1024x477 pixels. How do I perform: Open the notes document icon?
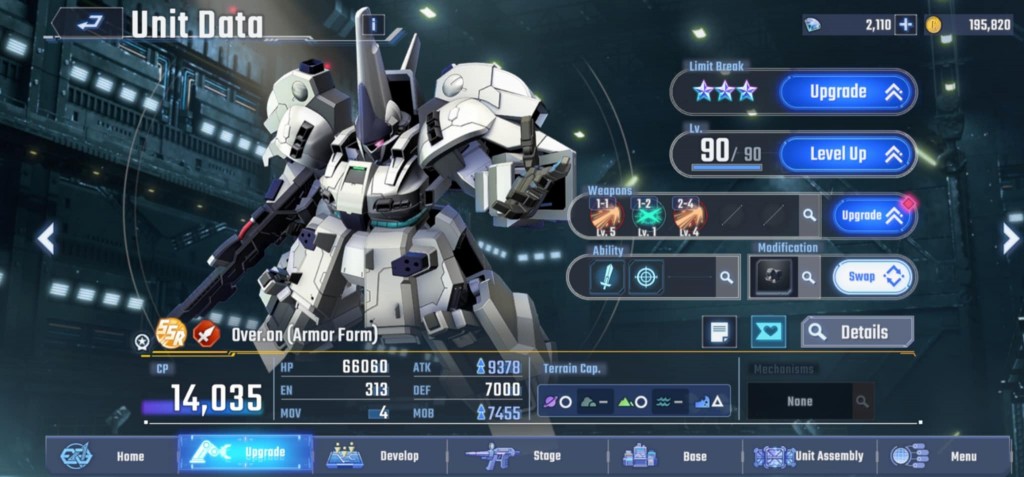click(x=718, y=332)
